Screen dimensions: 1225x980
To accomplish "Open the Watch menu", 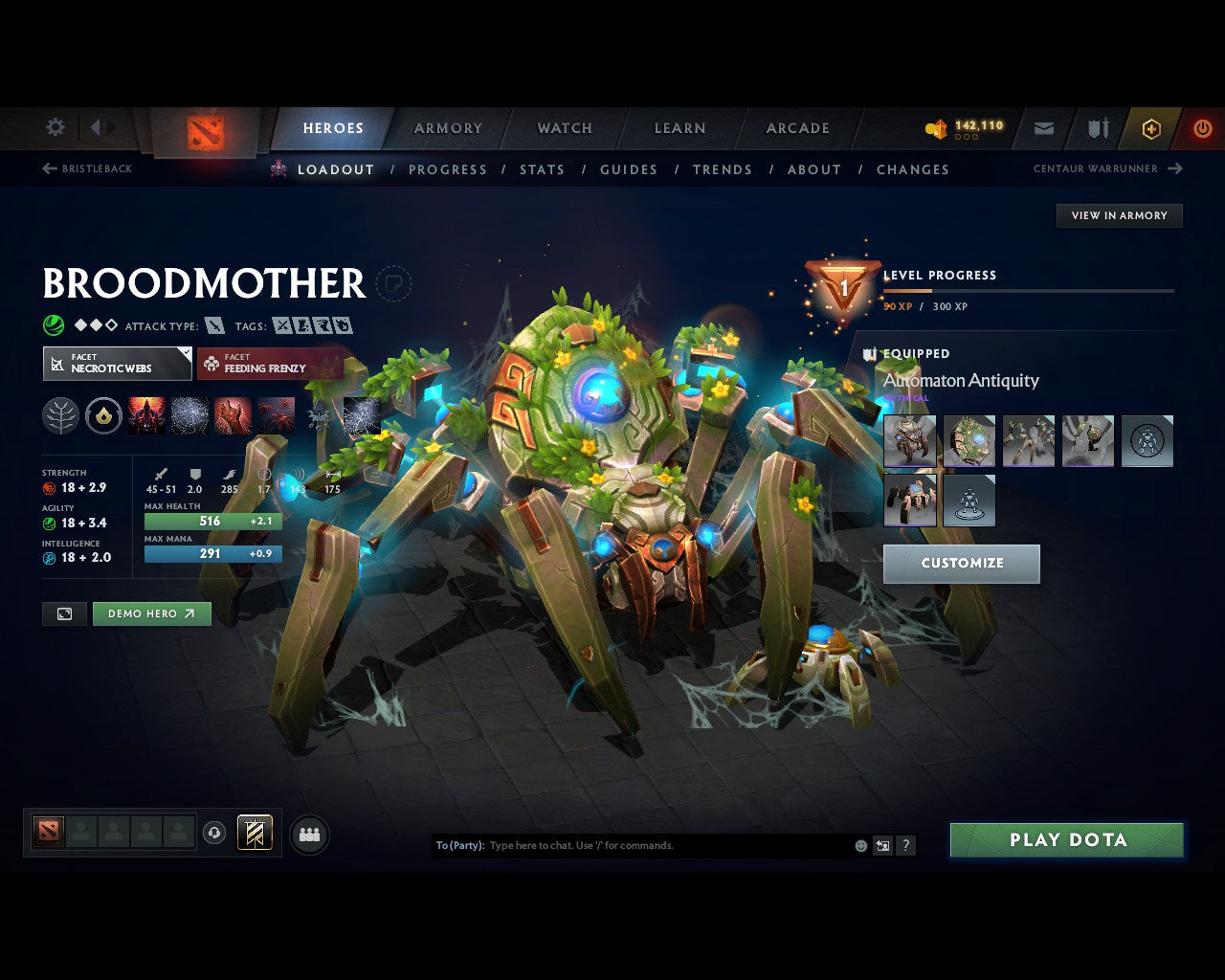I will pyautogui.click(x=564, y=128).
